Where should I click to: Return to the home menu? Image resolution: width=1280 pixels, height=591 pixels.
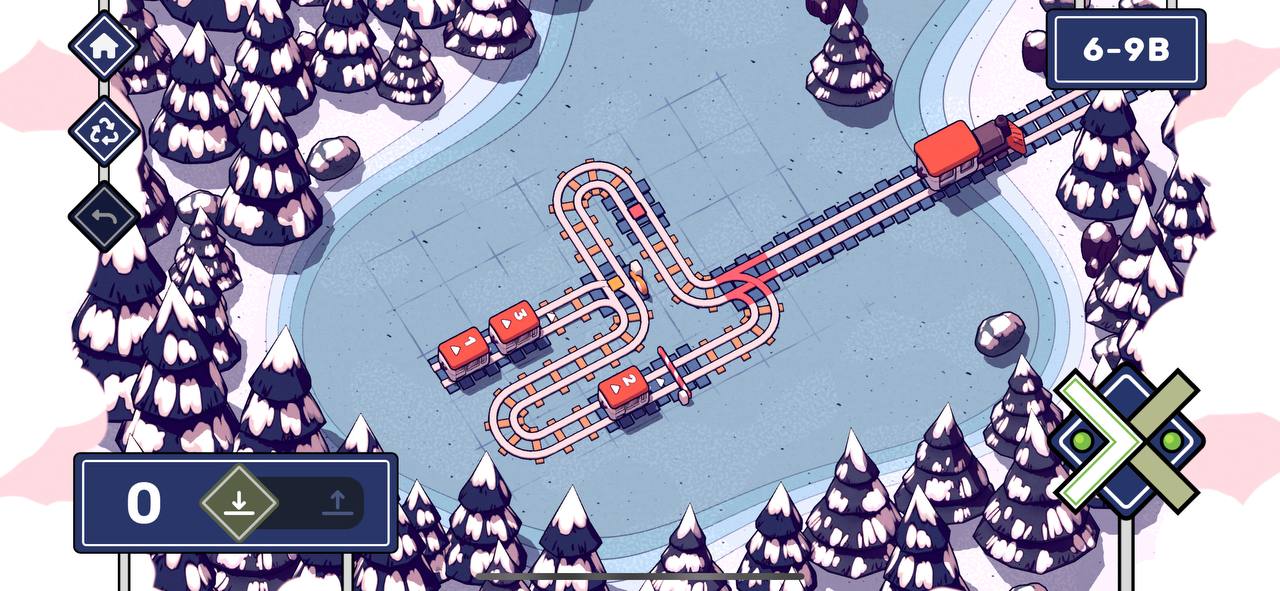click(x=103, y=45)
